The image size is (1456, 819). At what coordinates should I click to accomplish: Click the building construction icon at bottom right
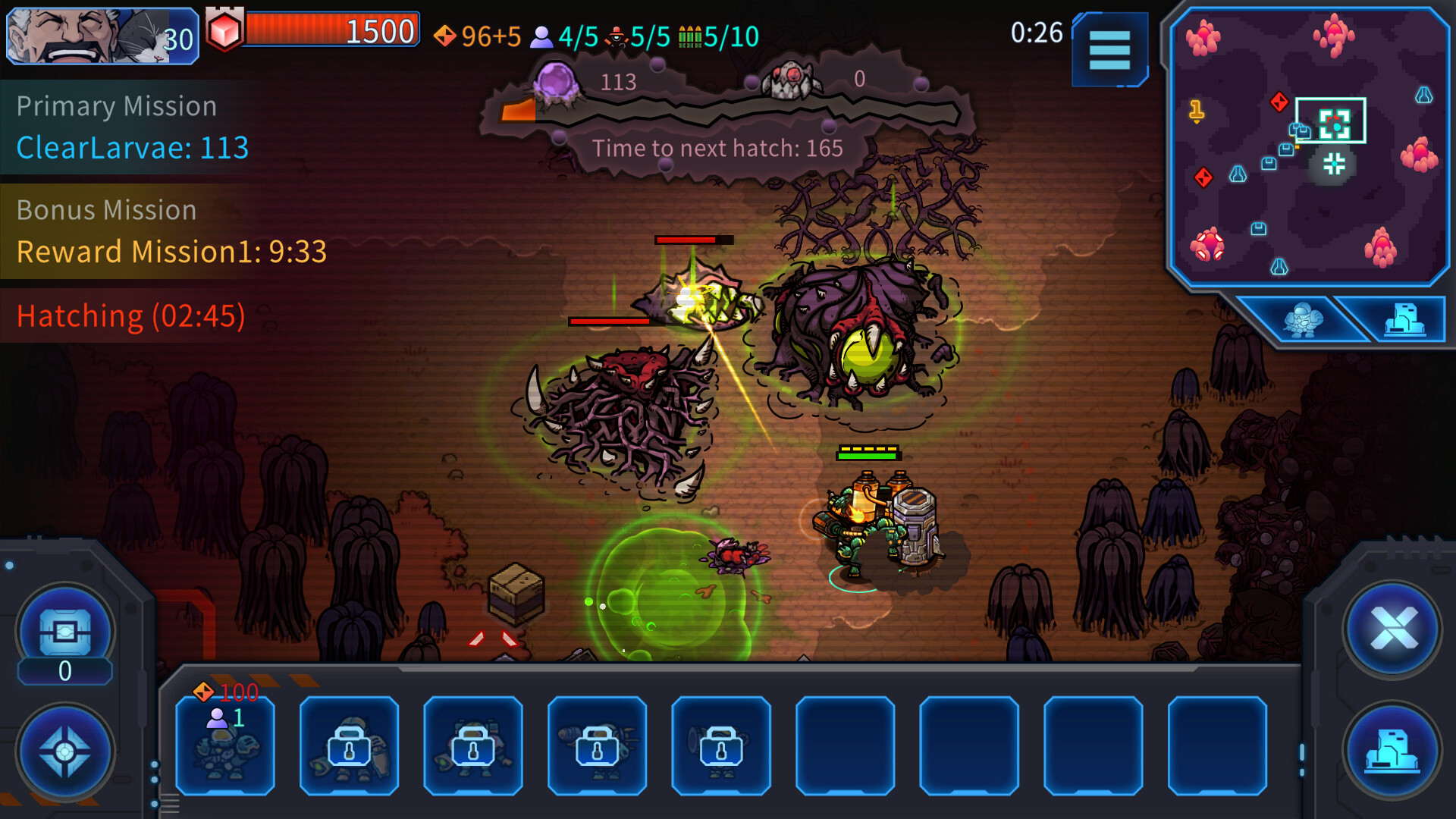pos(1392,751)
